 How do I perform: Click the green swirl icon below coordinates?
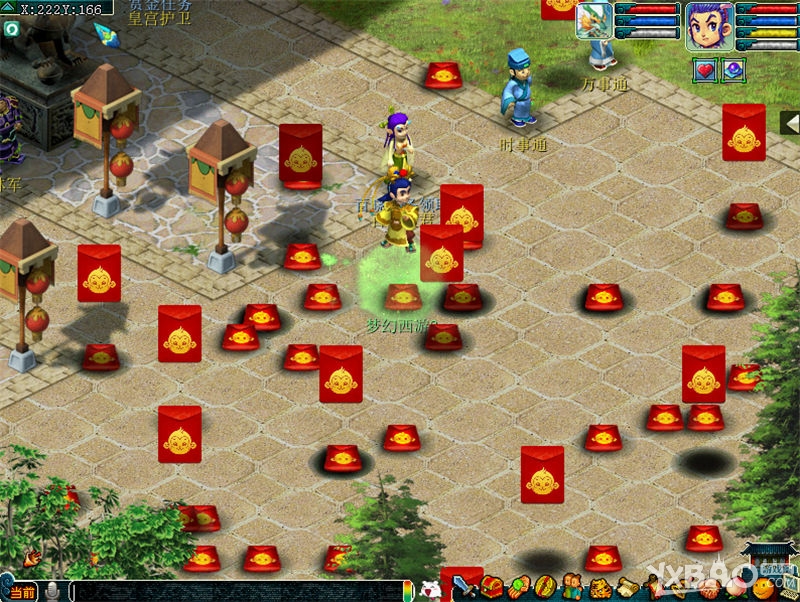click(x=11, y=30)
